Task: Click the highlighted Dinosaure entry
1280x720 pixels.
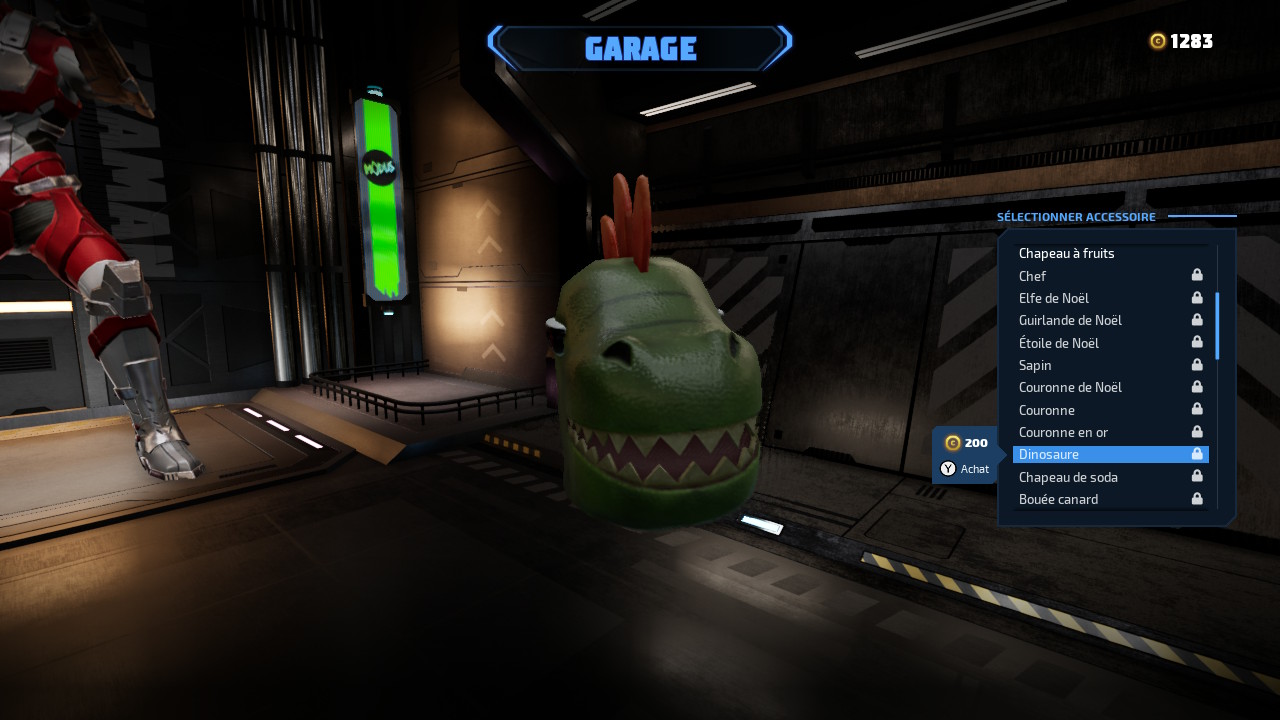Action: pyautogui.click(x=1110, y=455)
